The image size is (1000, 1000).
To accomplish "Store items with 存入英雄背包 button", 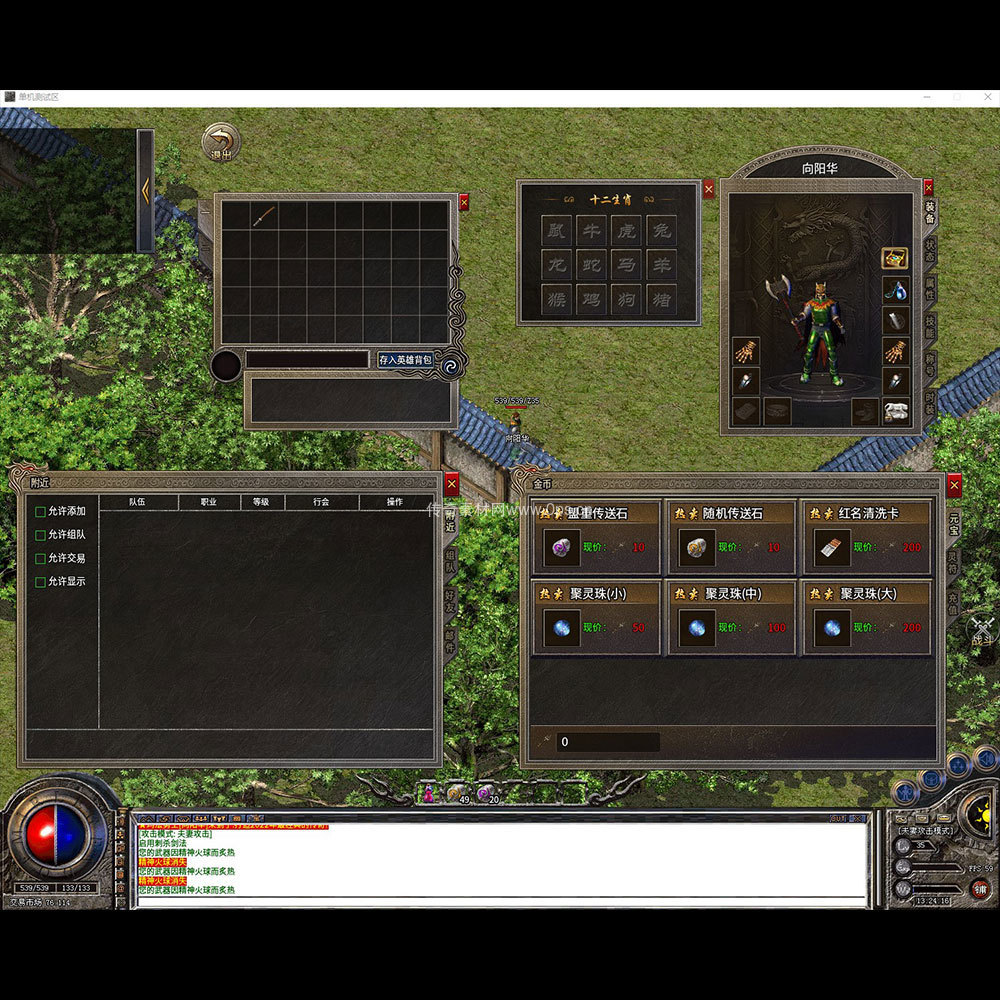I will click(x=405, y=359).
